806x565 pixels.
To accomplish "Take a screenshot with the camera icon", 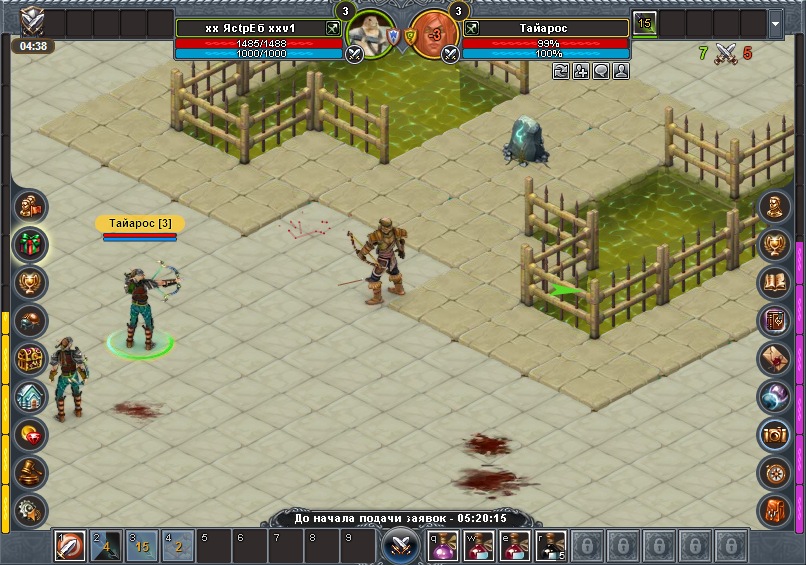I will click(775, 434).
